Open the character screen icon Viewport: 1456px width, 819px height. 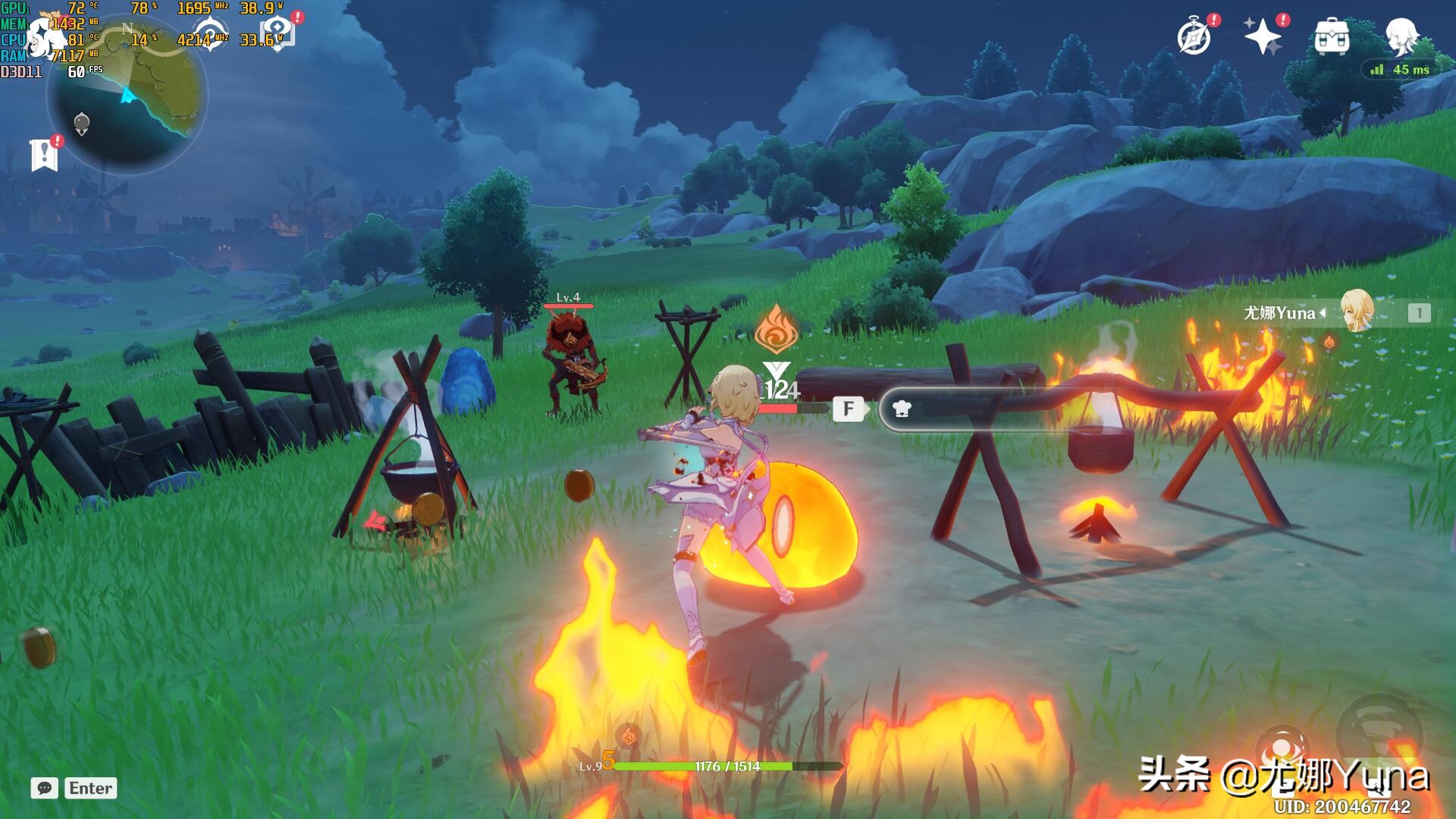click(x=1401, y=36)
